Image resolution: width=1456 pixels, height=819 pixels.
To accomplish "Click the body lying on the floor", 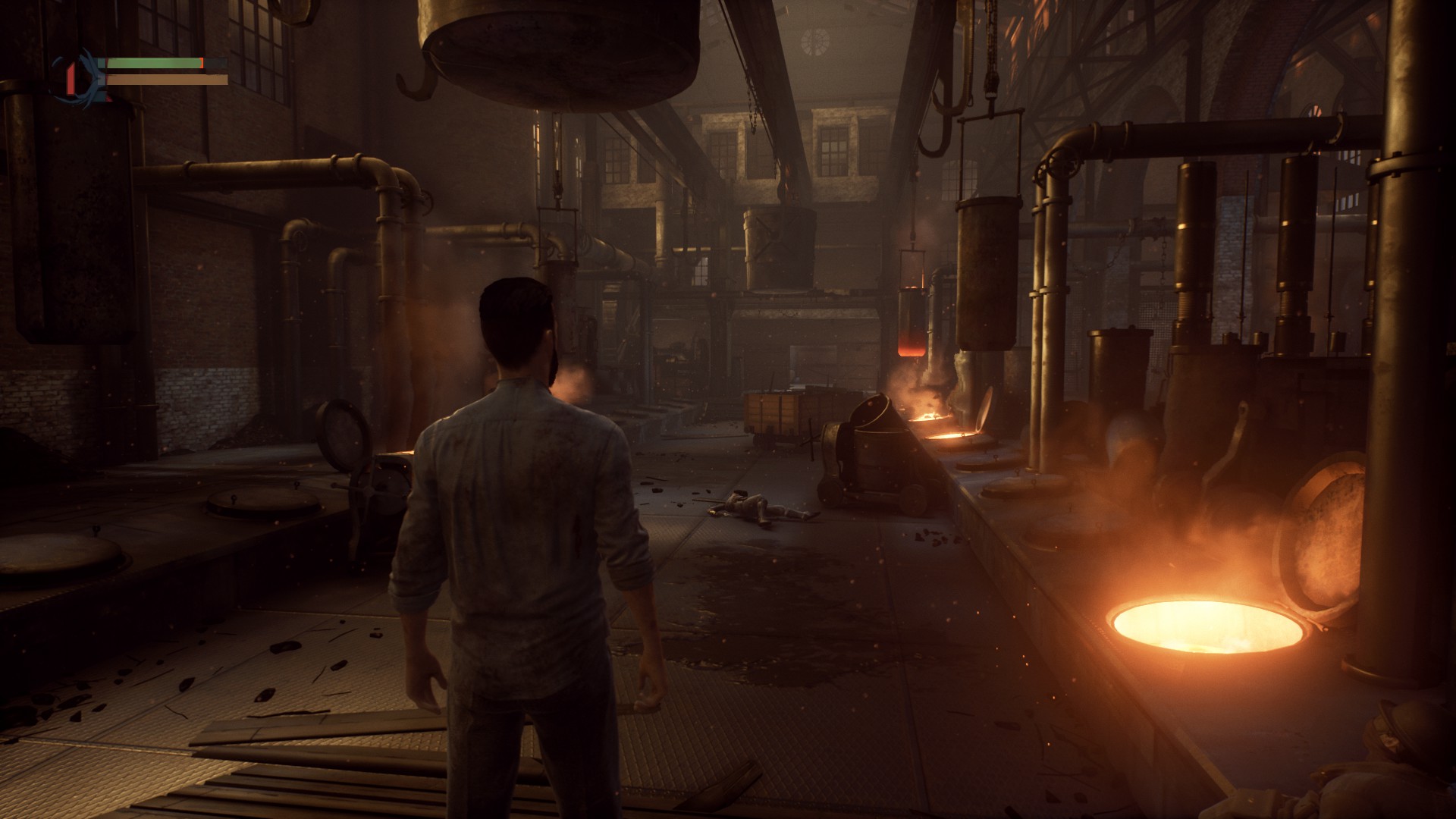I will (758, 507).
